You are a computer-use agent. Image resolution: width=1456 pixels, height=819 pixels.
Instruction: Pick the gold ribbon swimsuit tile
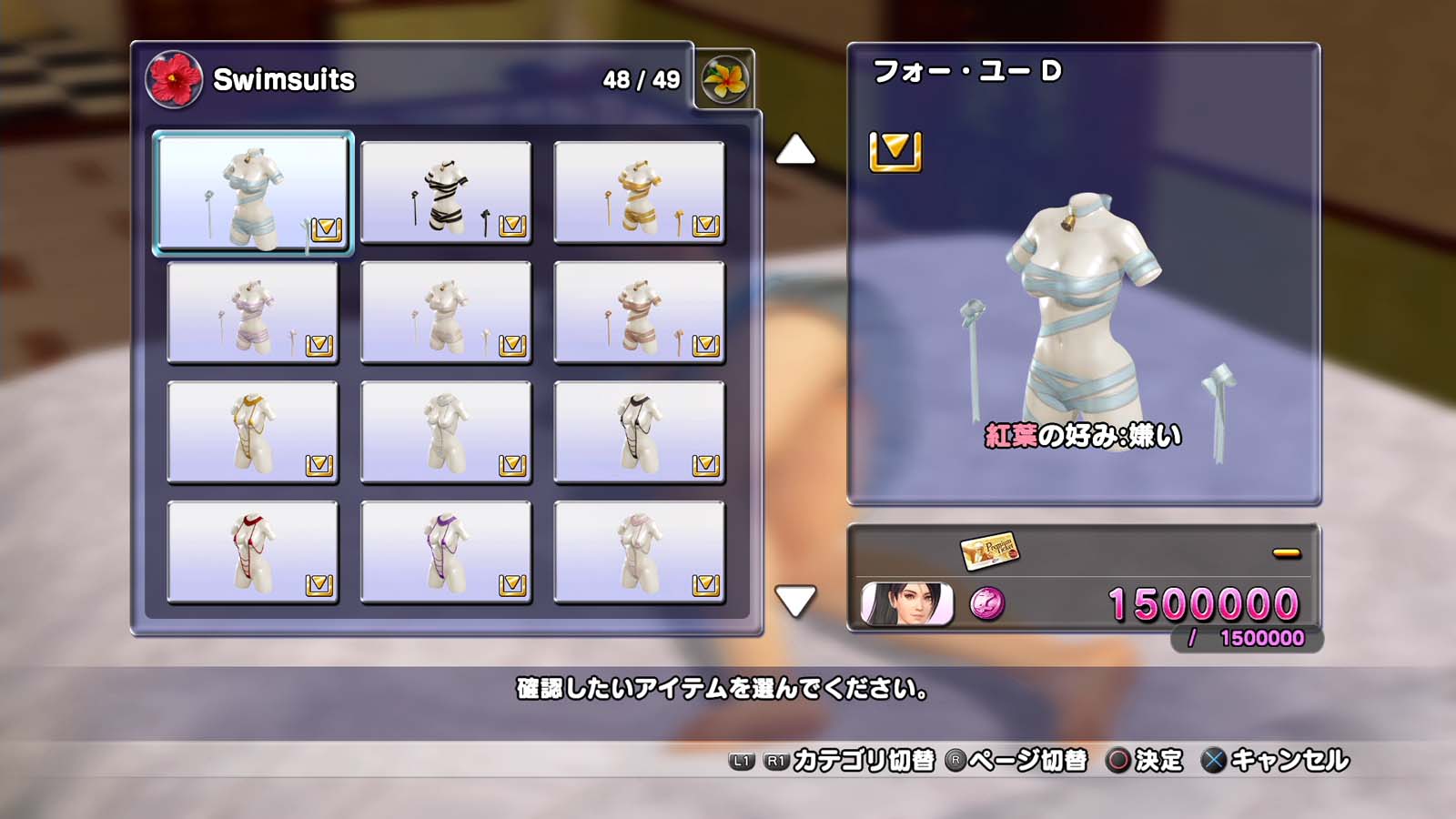[x=639, y=193]
